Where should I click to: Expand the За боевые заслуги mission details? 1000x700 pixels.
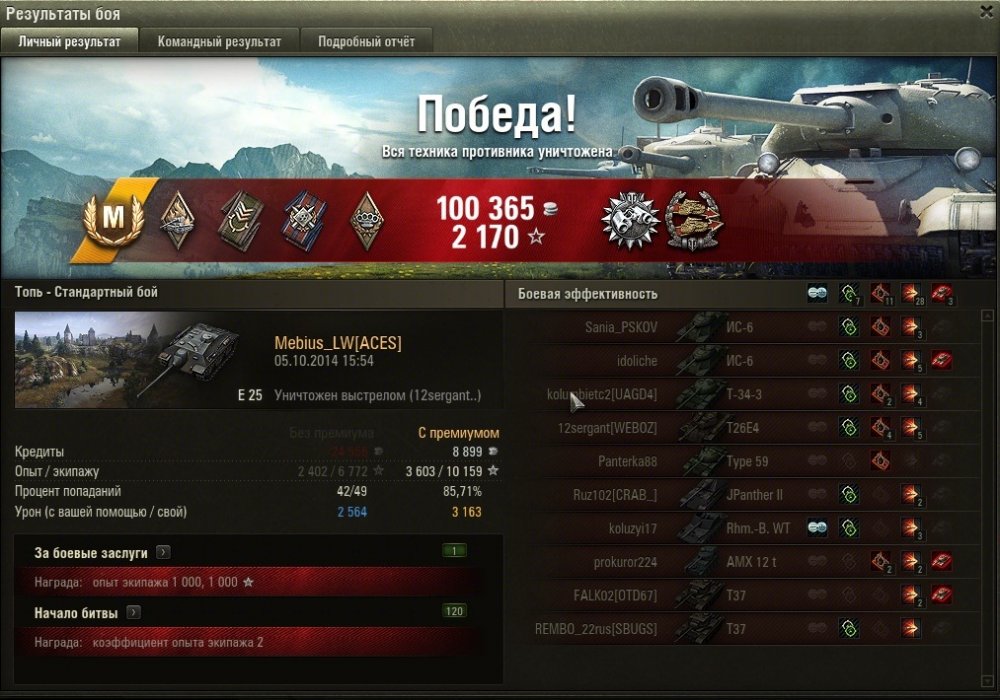(x=164, y=552)
